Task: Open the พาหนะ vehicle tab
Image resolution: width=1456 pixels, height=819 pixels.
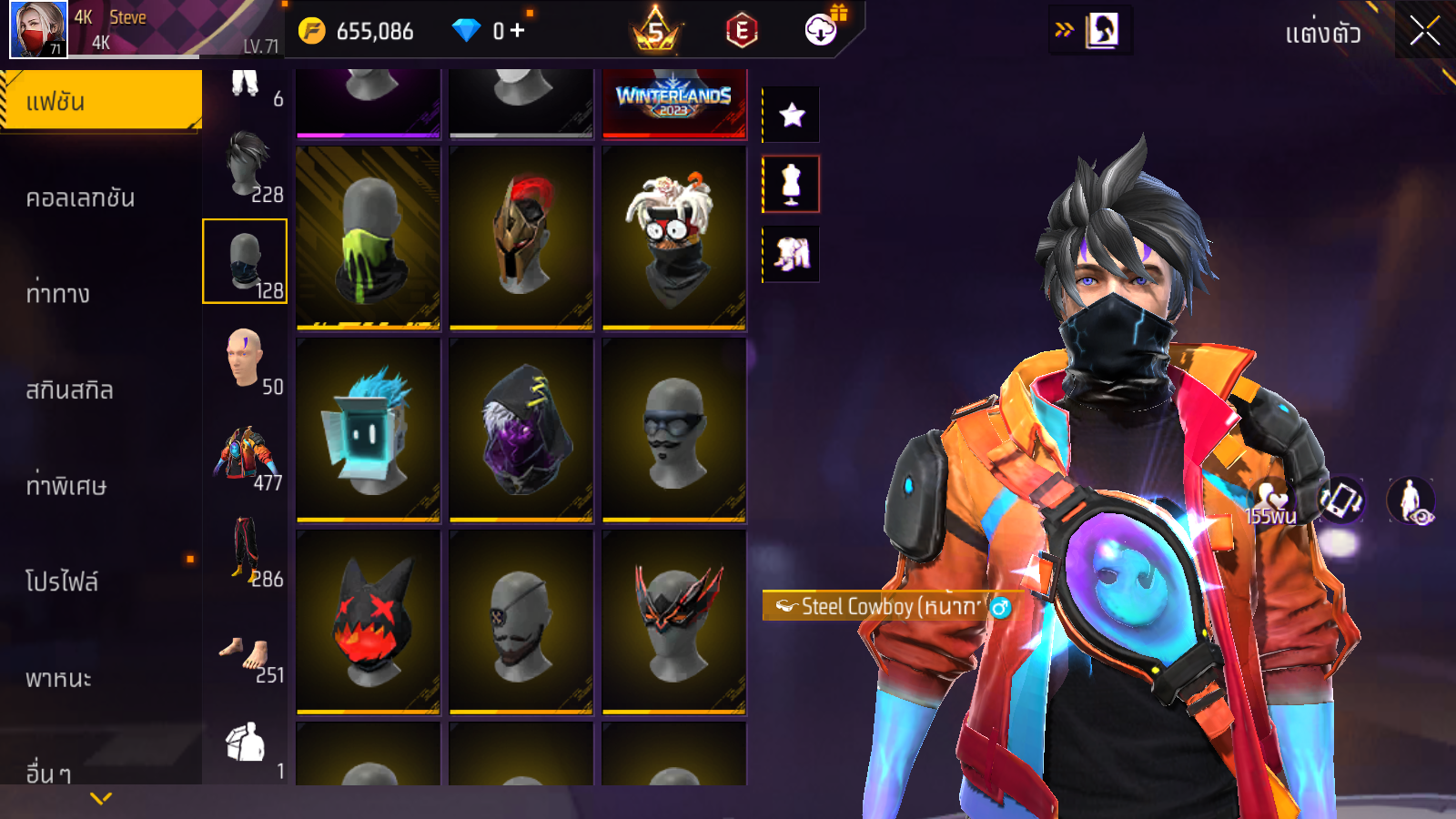Action: click(x=58, y=679)
